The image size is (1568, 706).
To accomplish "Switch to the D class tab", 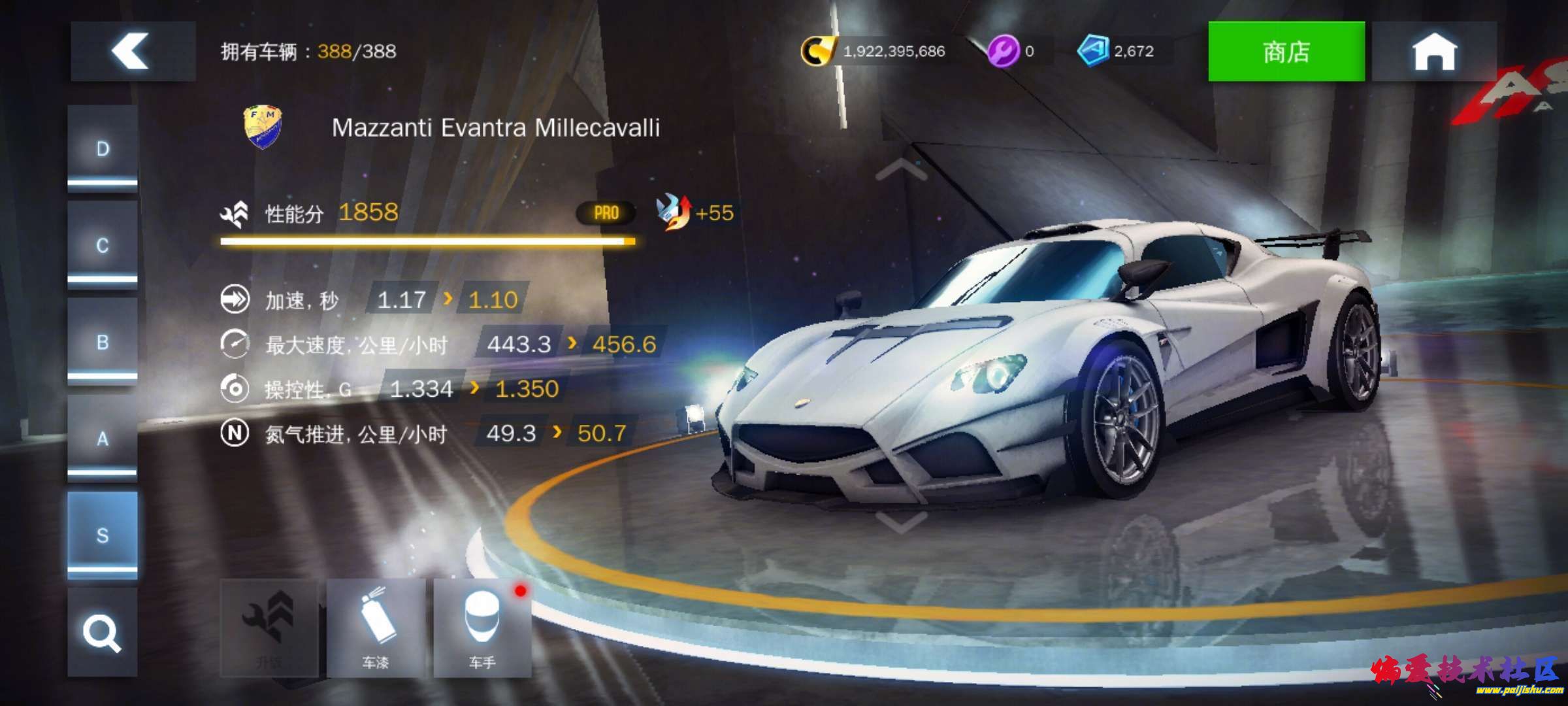I will pyautogui.click(x=103, y=149).
